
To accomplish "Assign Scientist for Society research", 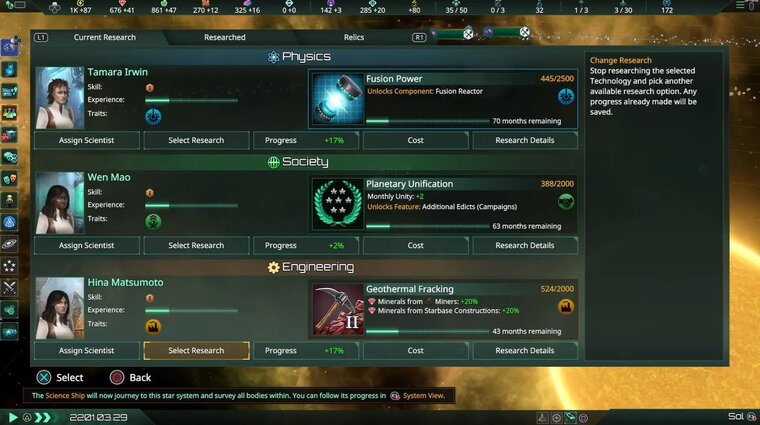I will [86, 245].
